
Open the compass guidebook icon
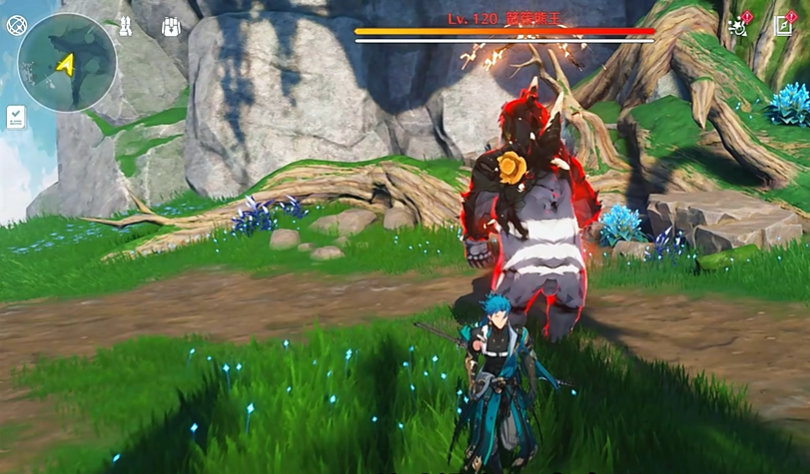783,26
